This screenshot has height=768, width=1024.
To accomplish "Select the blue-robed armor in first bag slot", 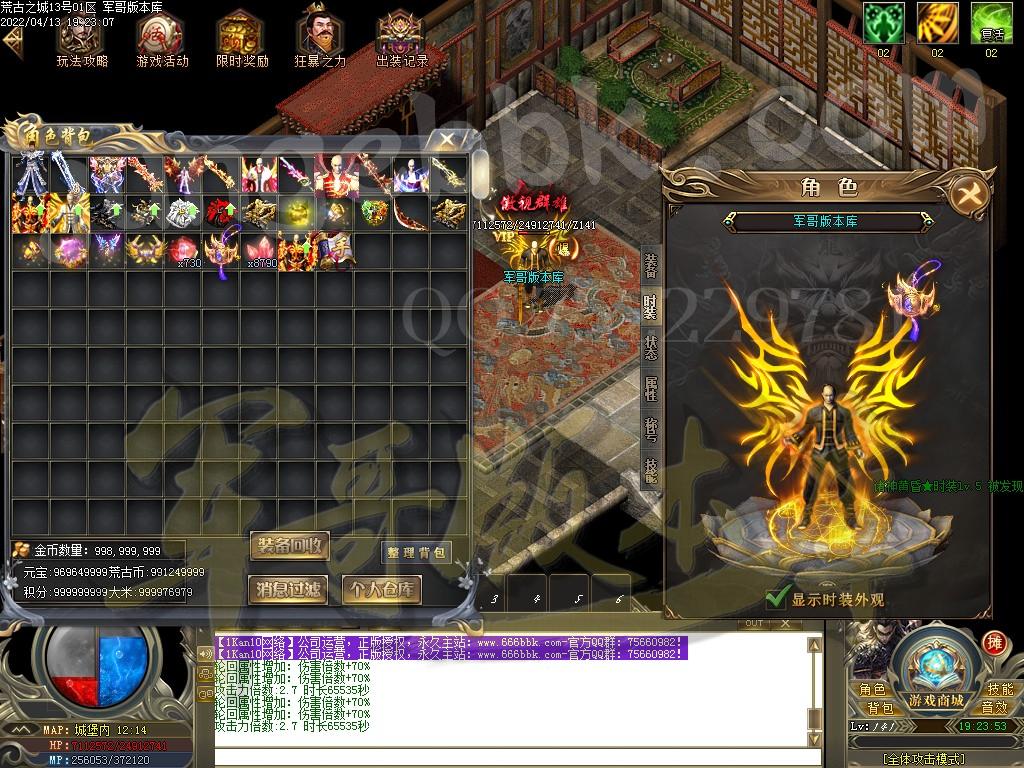I will coord(29,174).
